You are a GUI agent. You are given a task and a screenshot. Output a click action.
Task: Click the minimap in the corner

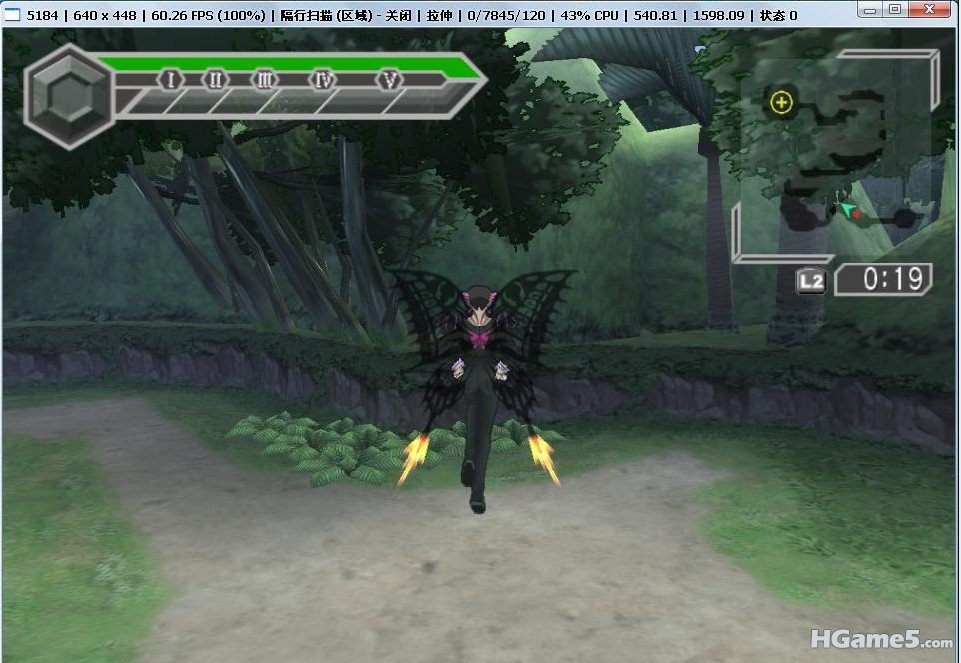(x=835, y=155)
